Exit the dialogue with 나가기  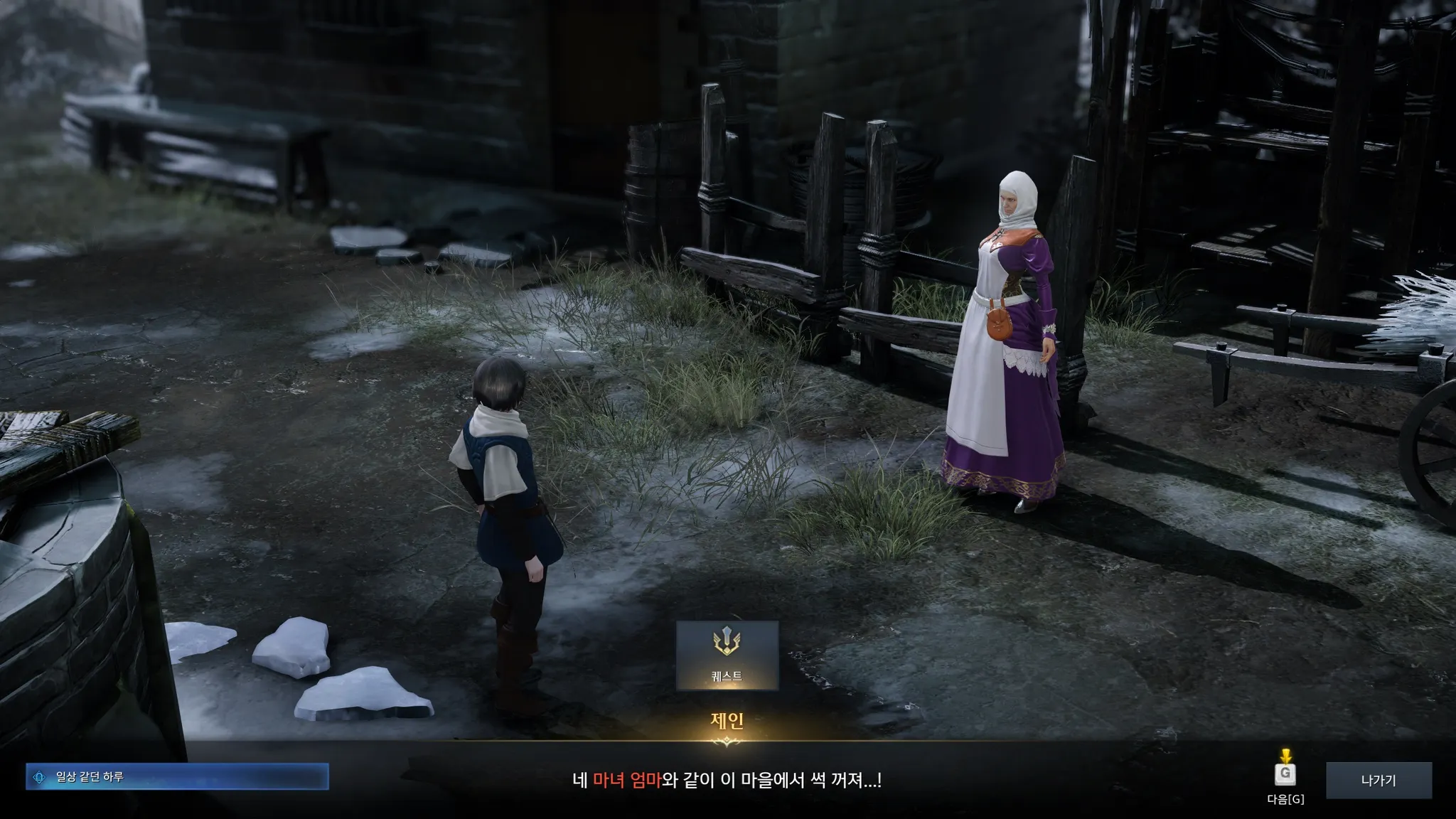1379,780
